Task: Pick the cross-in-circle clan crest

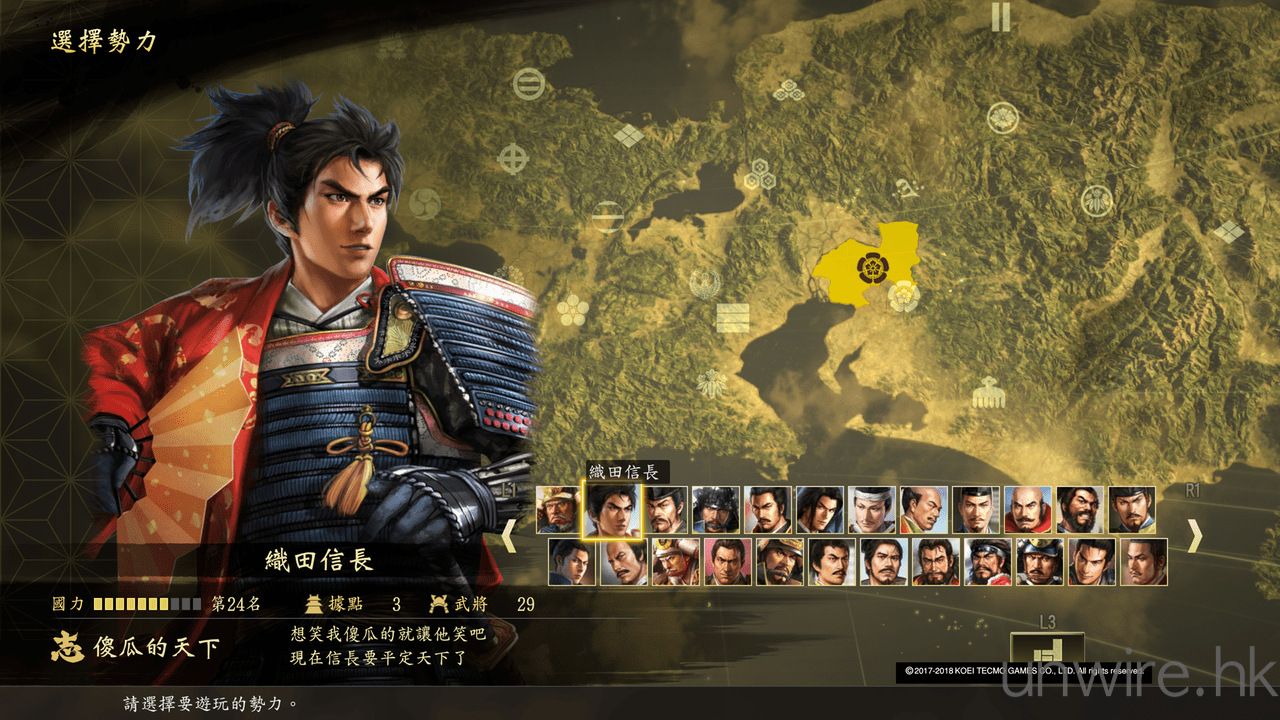Action: pos(513,158)
